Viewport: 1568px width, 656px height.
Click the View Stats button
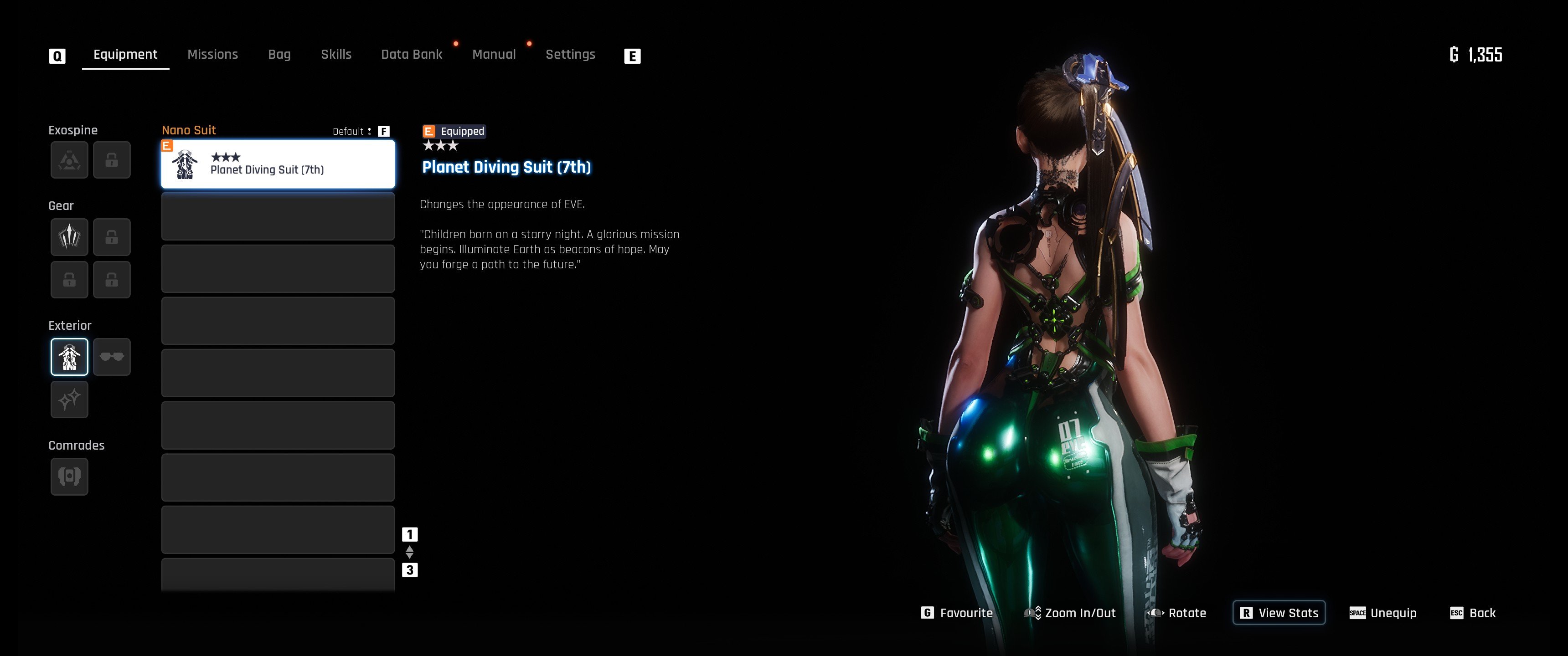click(1279, 613)
